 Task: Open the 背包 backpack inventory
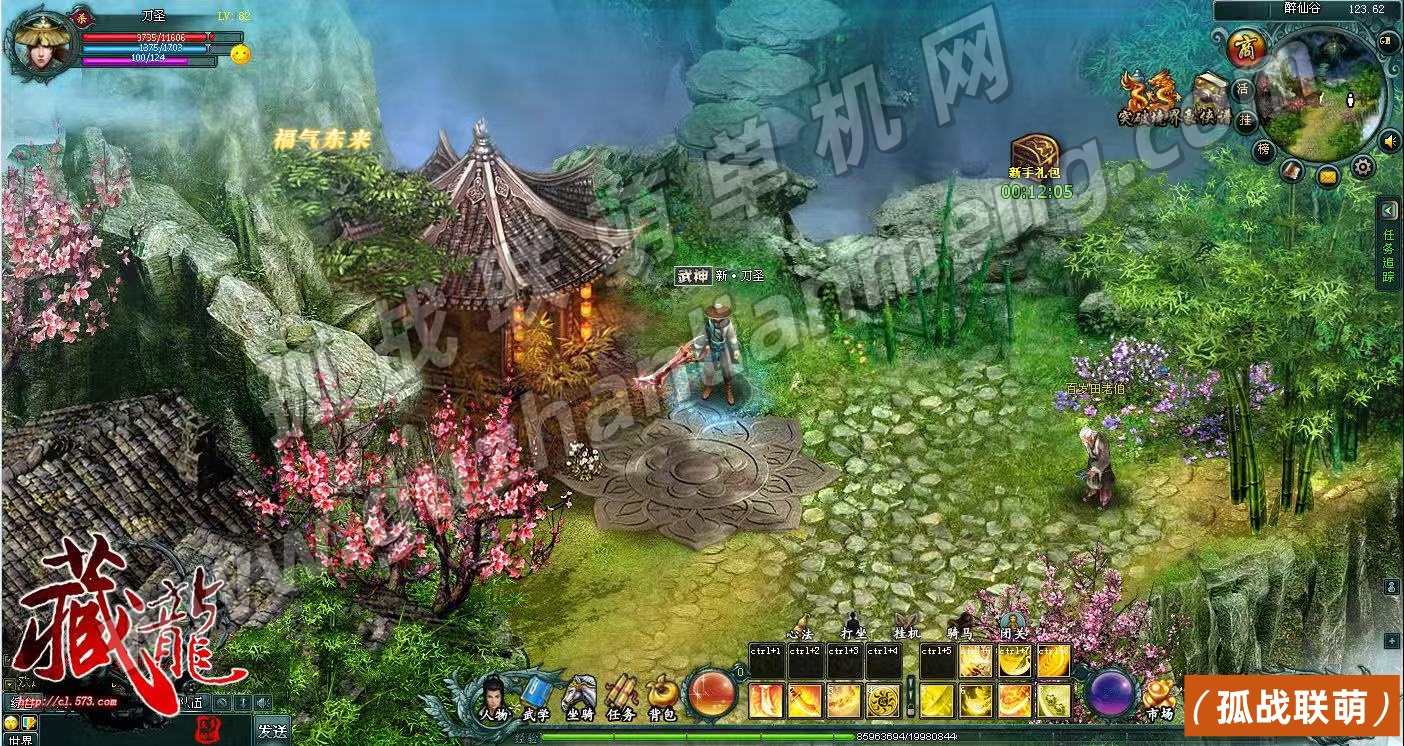662,697
